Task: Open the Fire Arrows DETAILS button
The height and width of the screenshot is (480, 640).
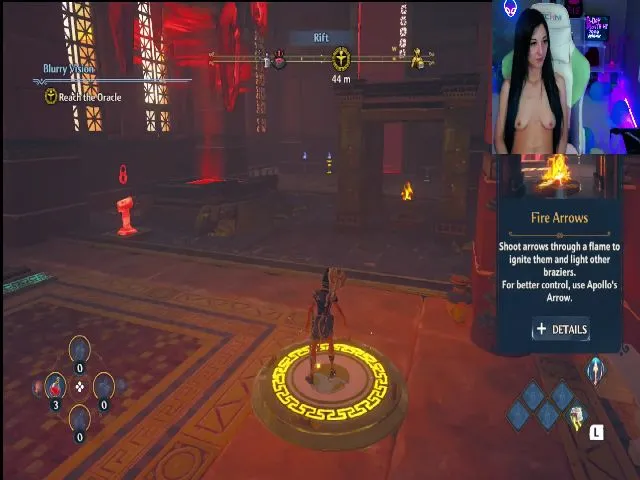Action: click(x=560, y=329)
